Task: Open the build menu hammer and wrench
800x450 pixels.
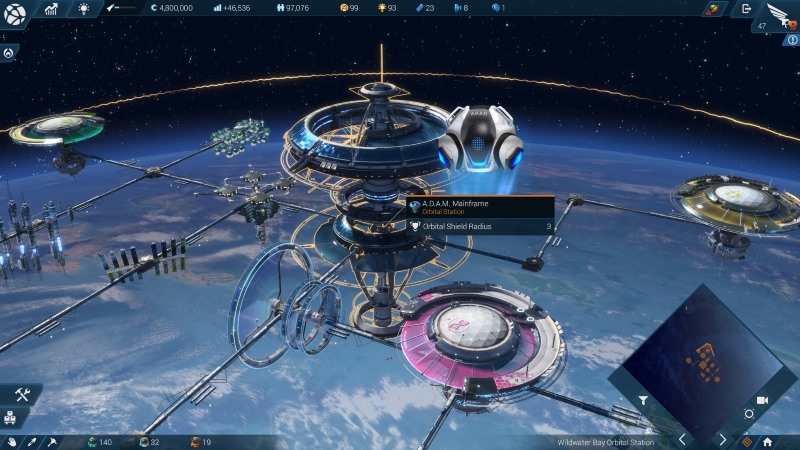Action: [x=22, y=395]
